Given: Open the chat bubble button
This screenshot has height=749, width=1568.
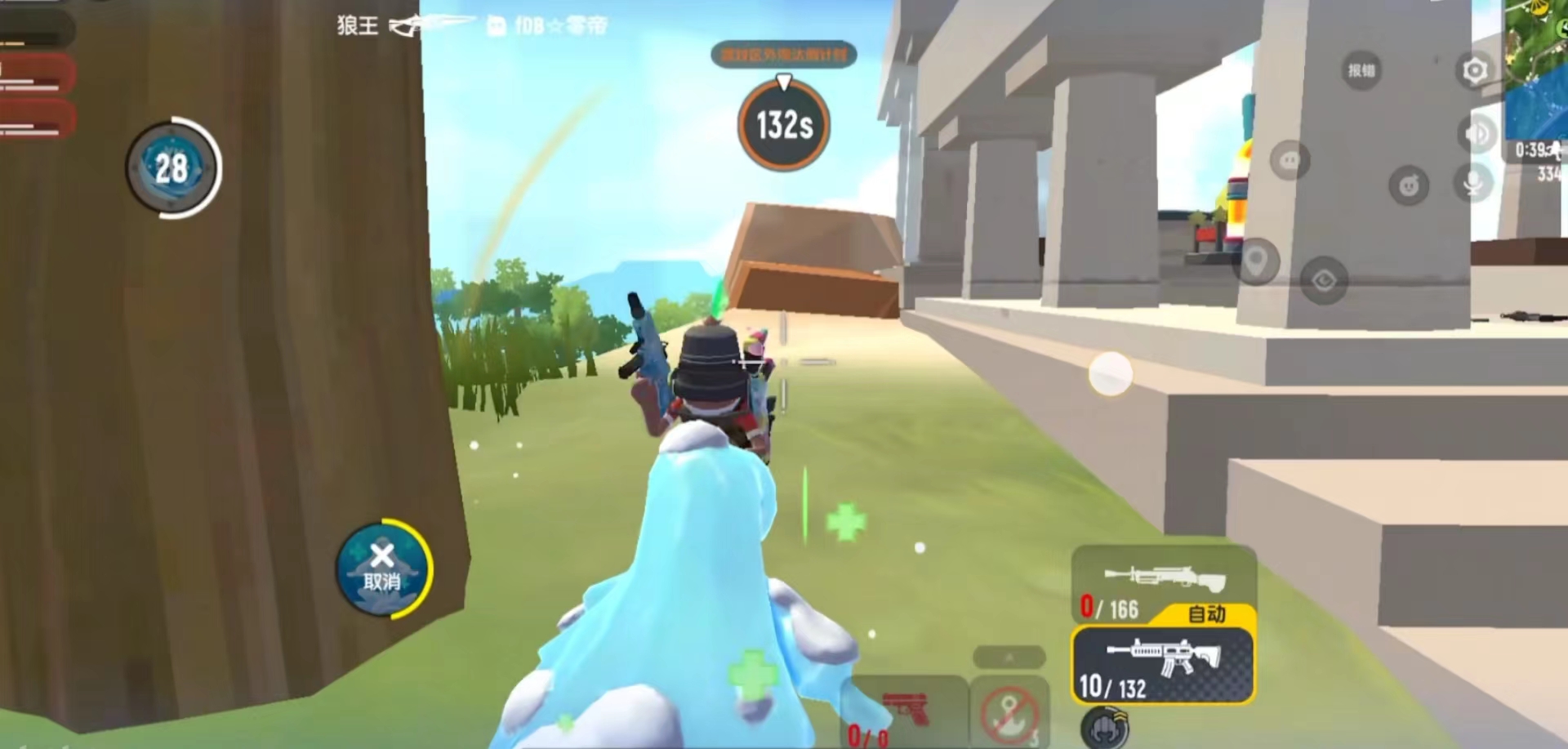Looking at the screenshot, I should 1290,161.
